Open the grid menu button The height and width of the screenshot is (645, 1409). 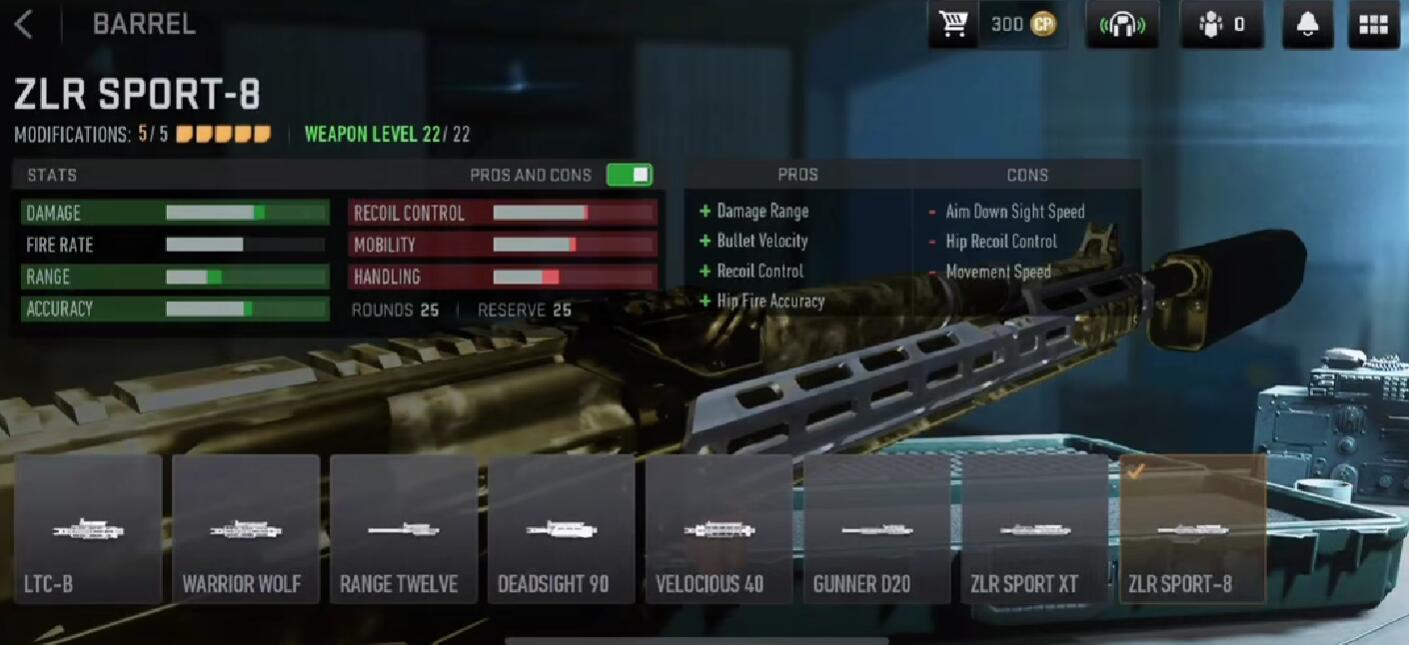tap(1373, 25)
